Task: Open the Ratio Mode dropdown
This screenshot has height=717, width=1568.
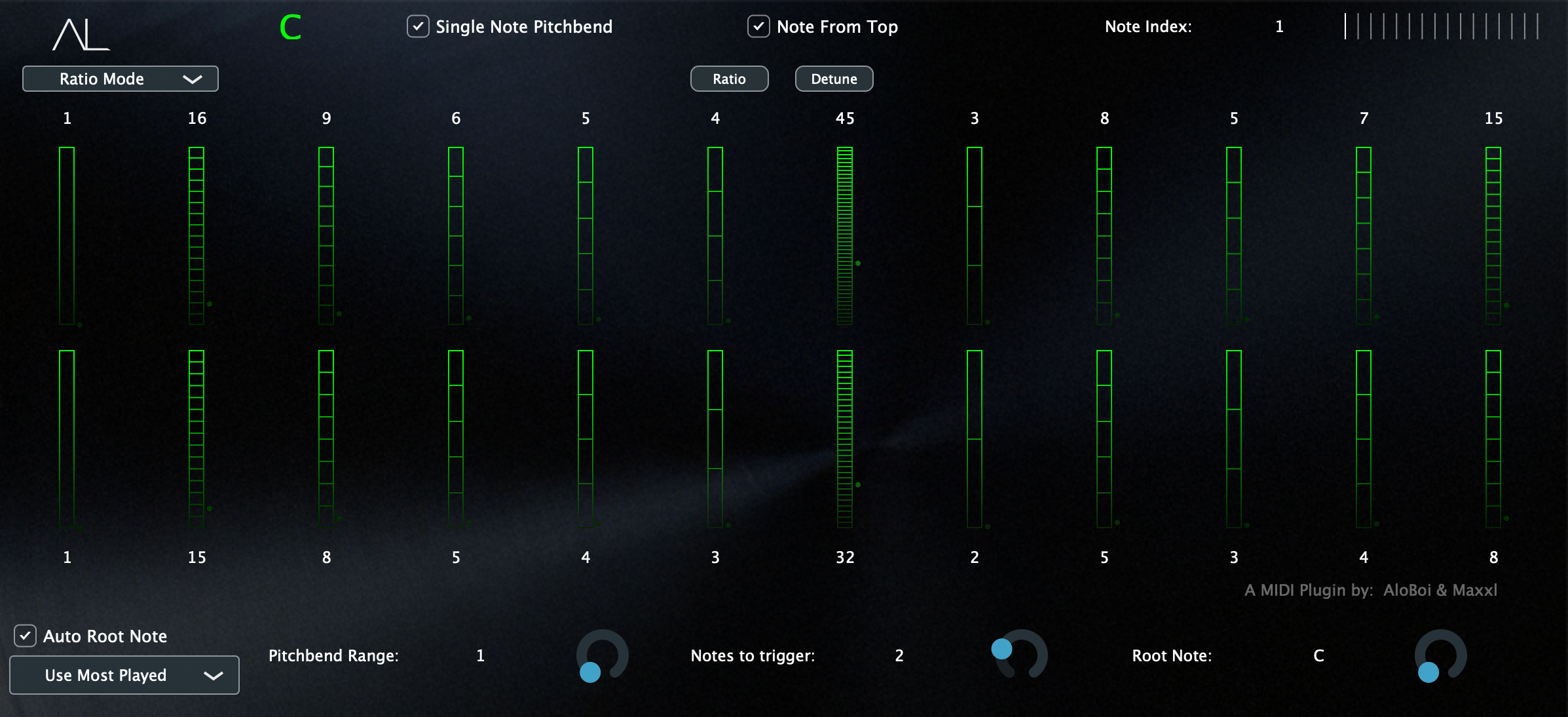Action: (x=120, y=79)
